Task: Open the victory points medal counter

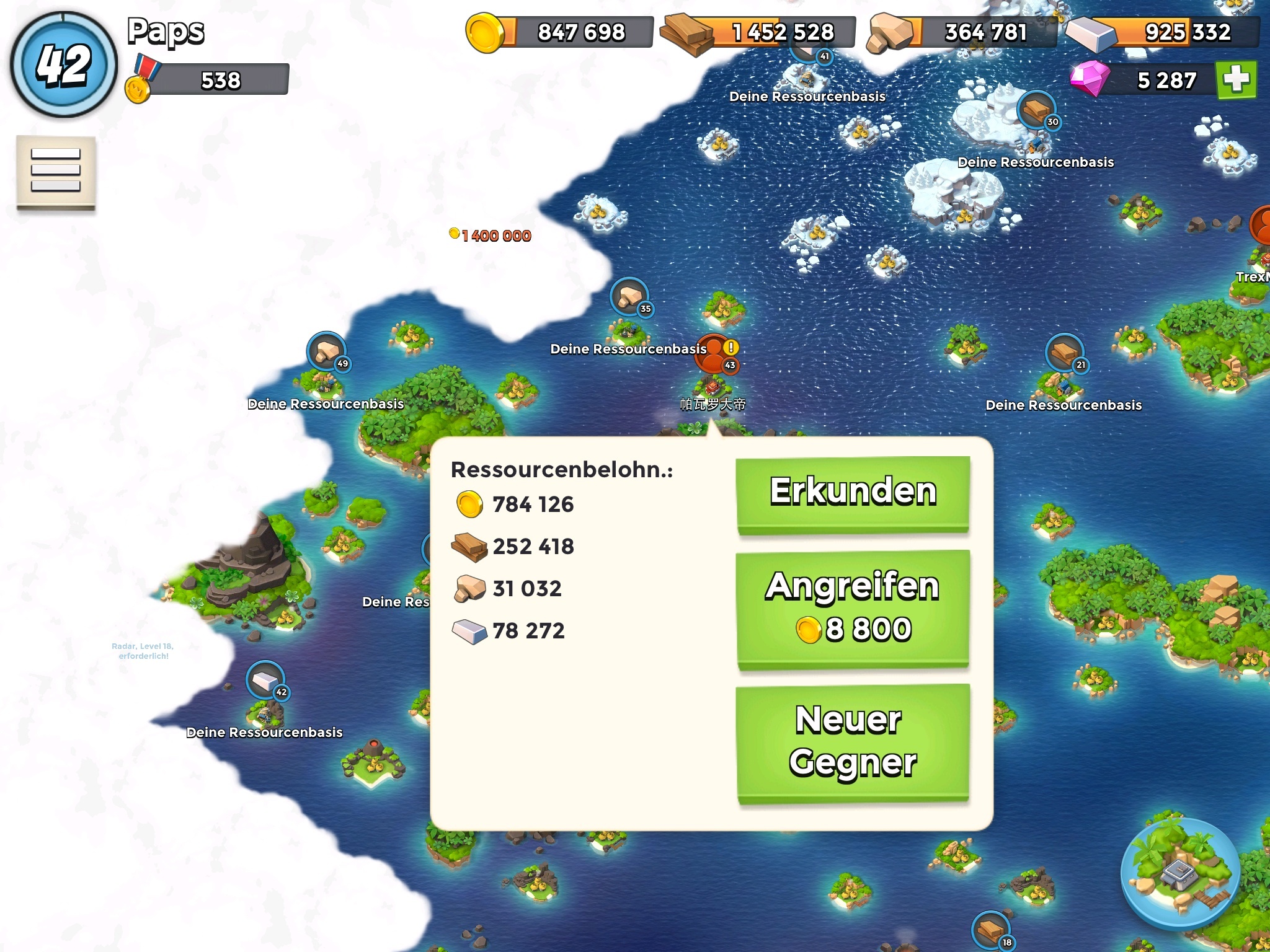Action: 208,80
